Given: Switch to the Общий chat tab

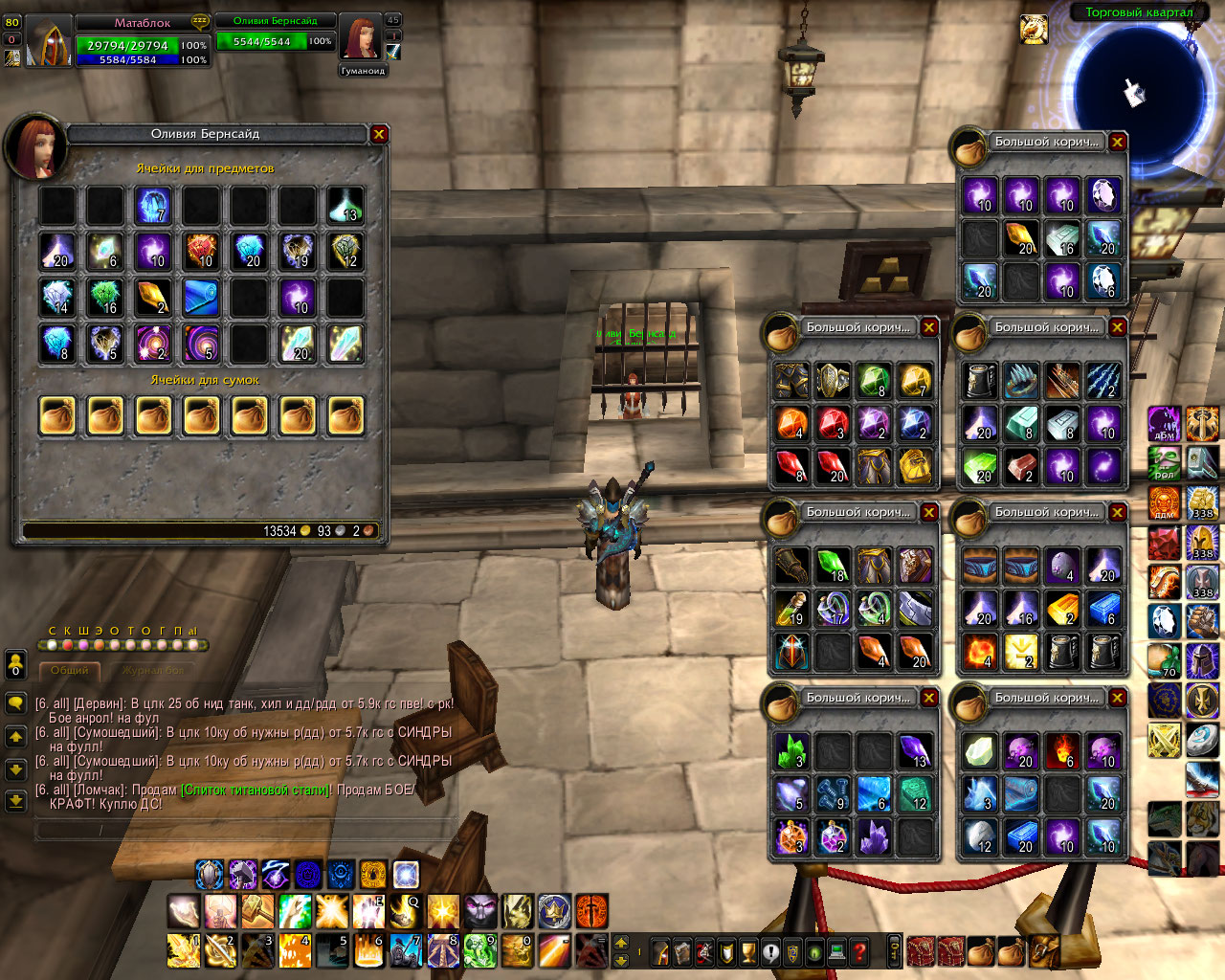Looking at the screenshot, I should 70,671.
